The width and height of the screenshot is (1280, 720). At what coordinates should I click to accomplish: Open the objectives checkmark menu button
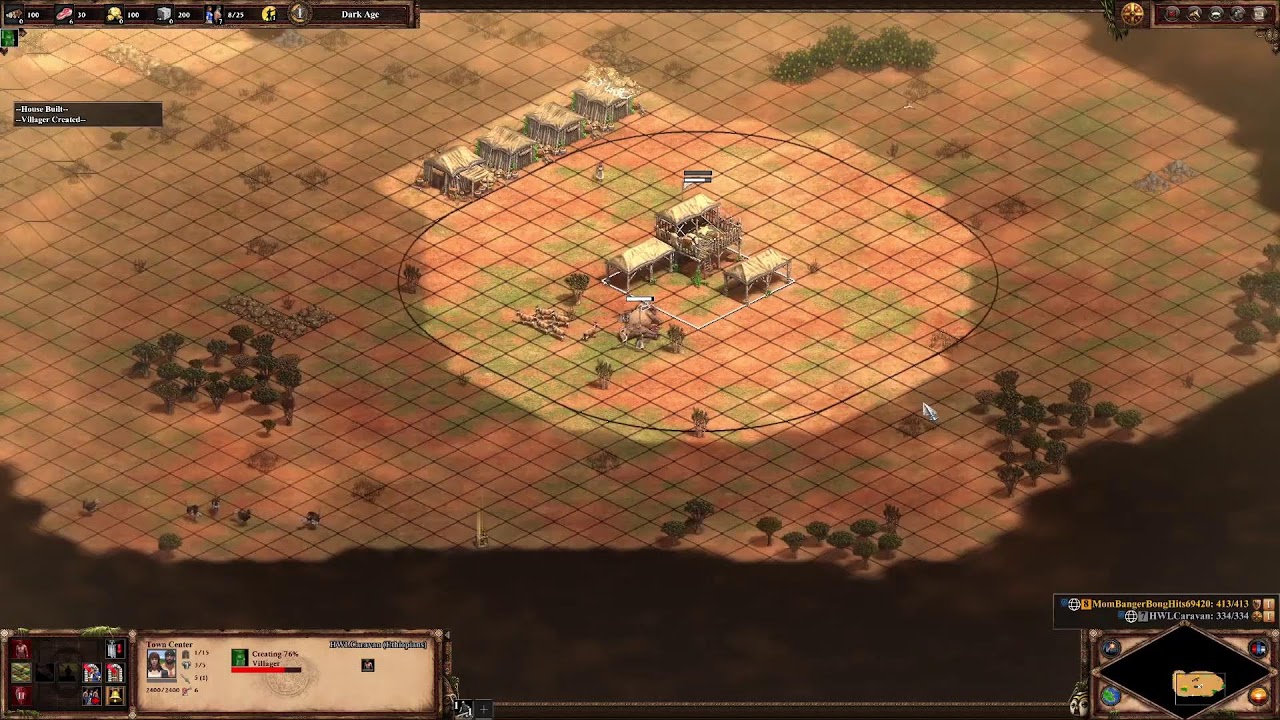[x=1172, y=14]
